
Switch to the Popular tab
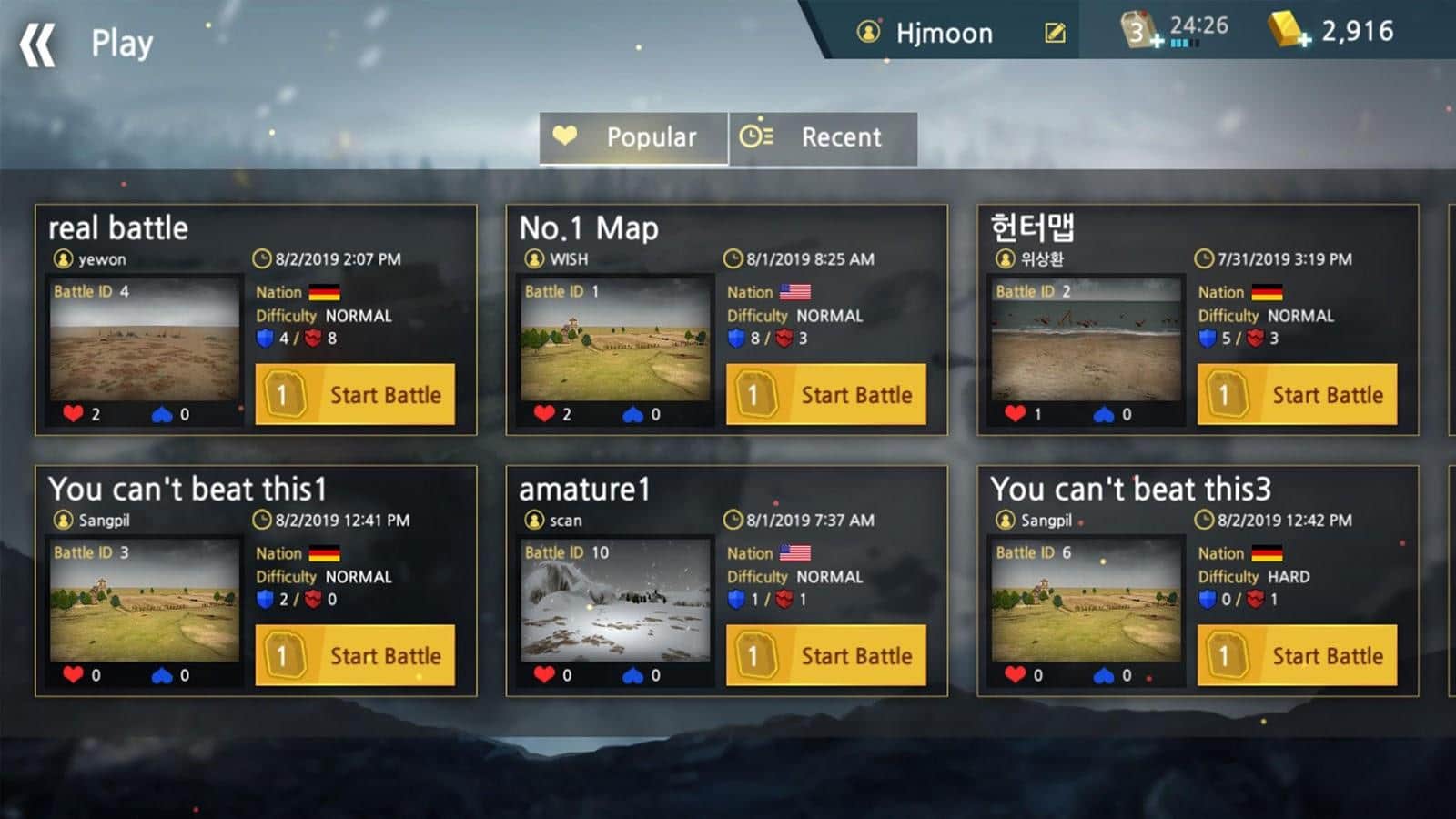pos(633,137)
